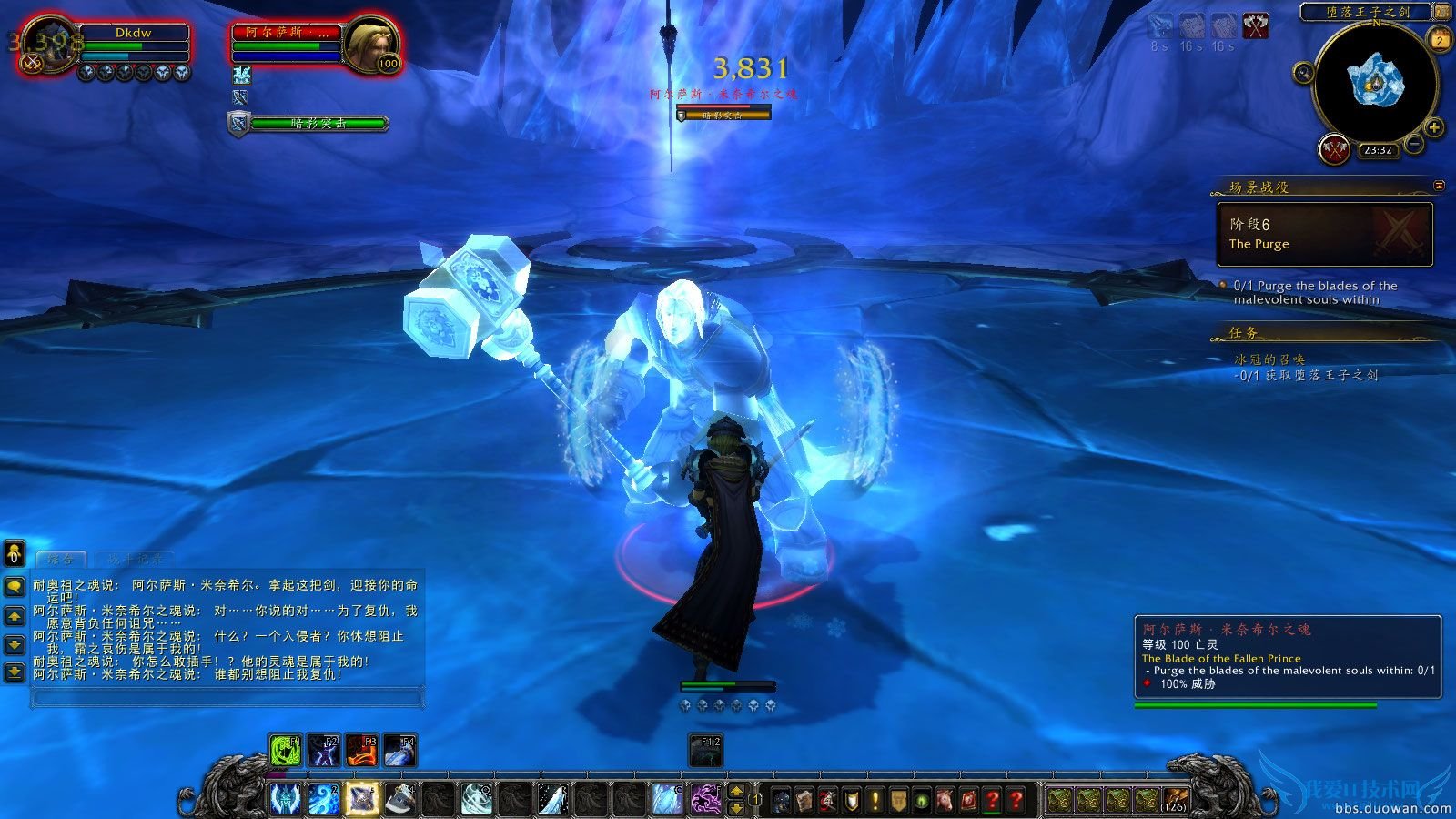Image resolution: width=1456 pixels, height=819 pixels.
Task: Toggle the social contacts icon above the chat
Action: tap(14, 552)
